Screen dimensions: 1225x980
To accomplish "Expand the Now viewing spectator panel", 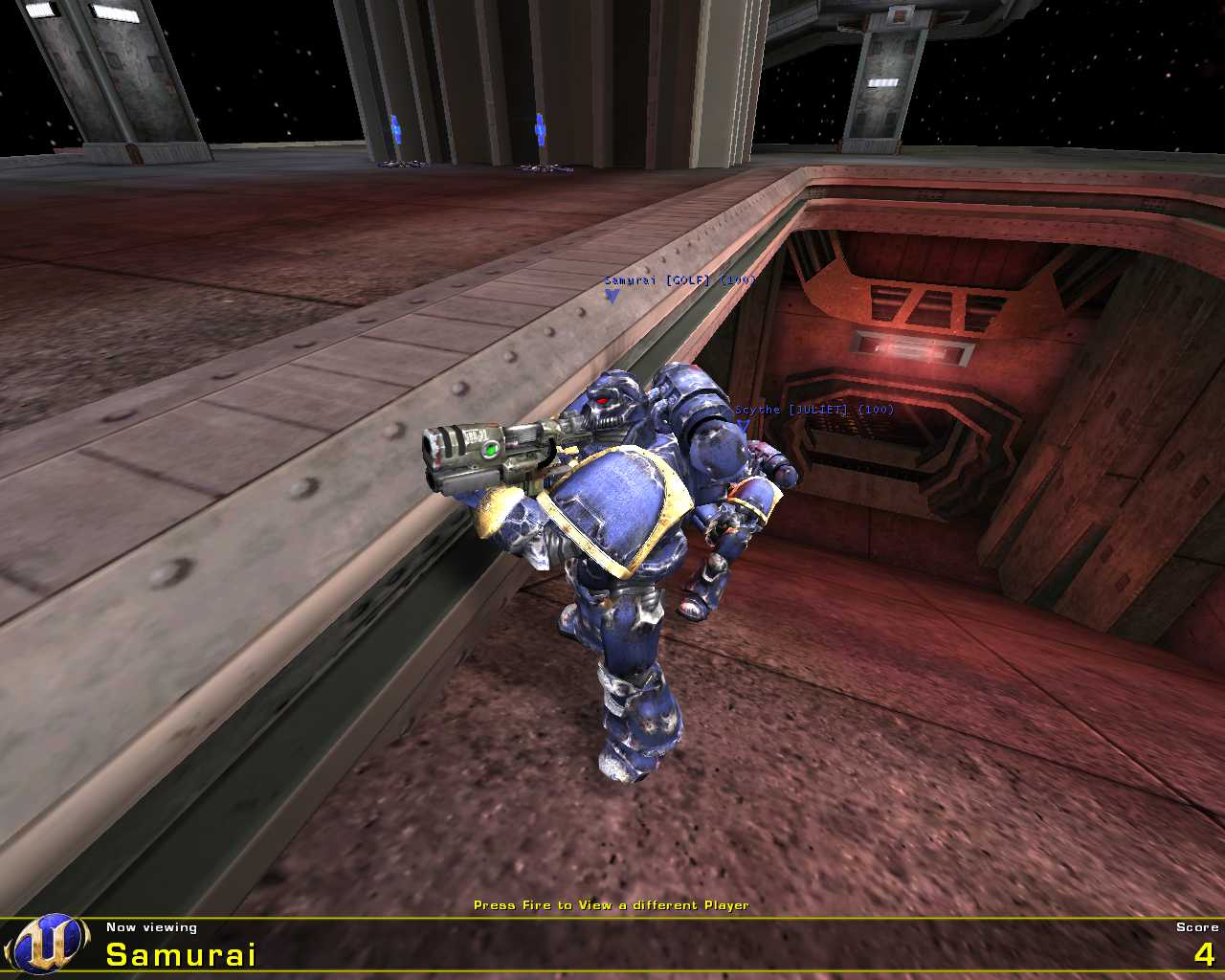I will [x=151, y=926].
